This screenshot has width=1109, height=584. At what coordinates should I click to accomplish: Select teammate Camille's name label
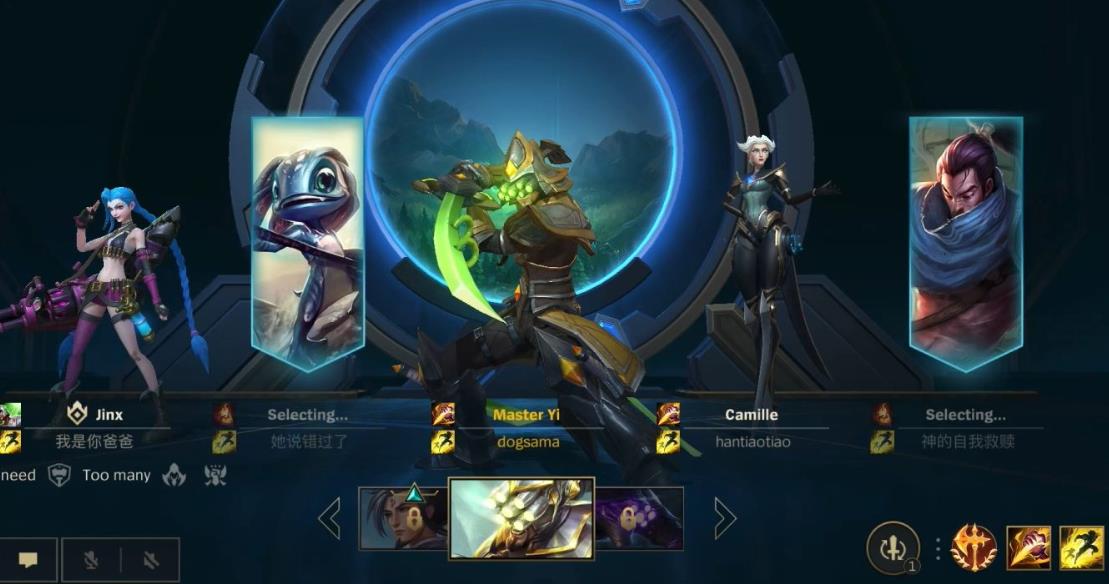(x=751, y=414)
